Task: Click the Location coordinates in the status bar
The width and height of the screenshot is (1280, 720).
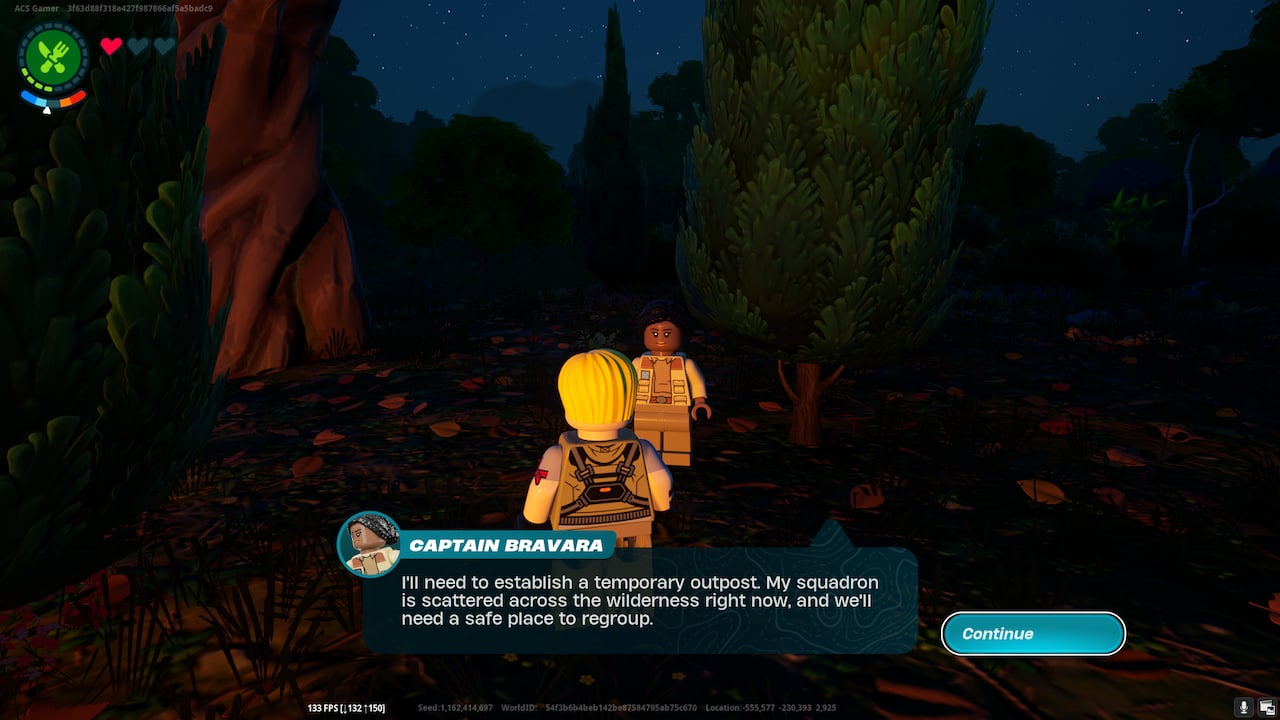Action: [780, 707]
